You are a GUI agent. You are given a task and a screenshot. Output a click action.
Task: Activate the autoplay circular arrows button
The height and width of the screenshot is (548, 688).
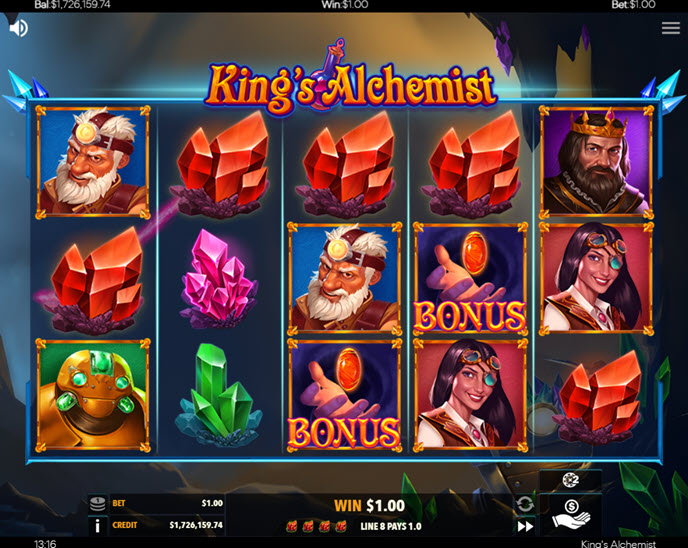pyautogui.click(x=524, y=504)
